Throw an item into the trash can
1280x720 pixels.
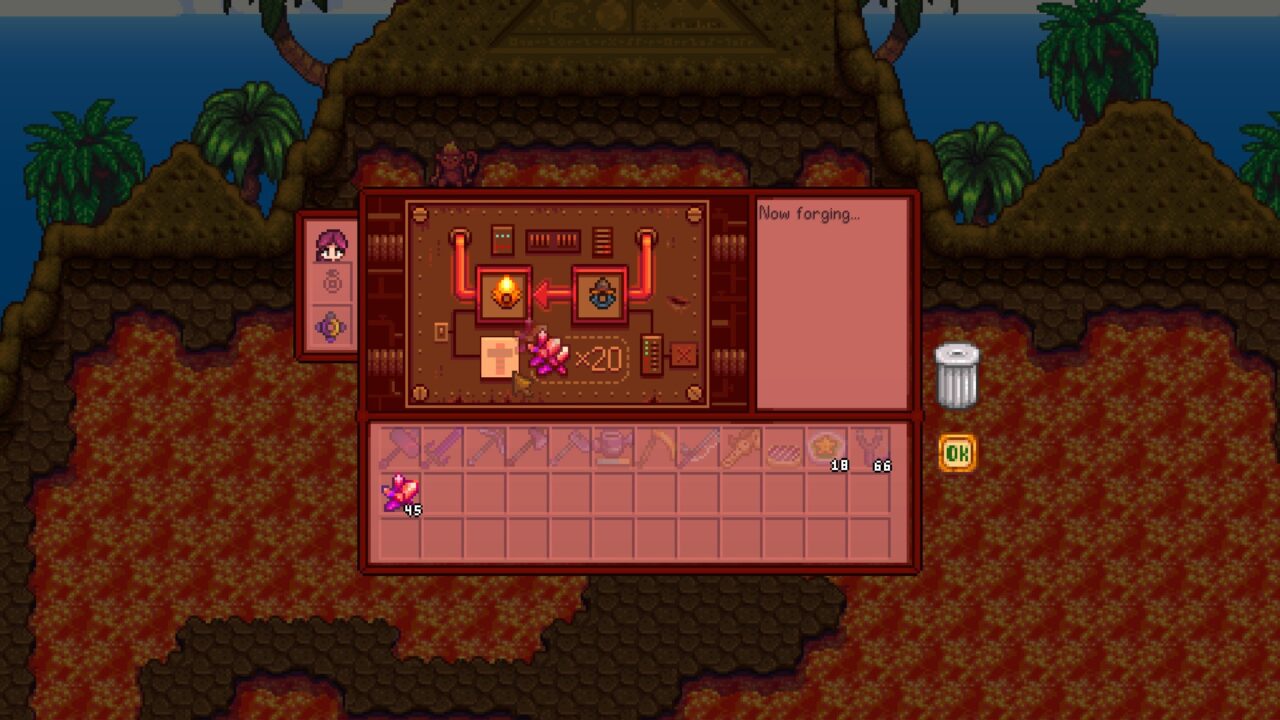(957, 375)
